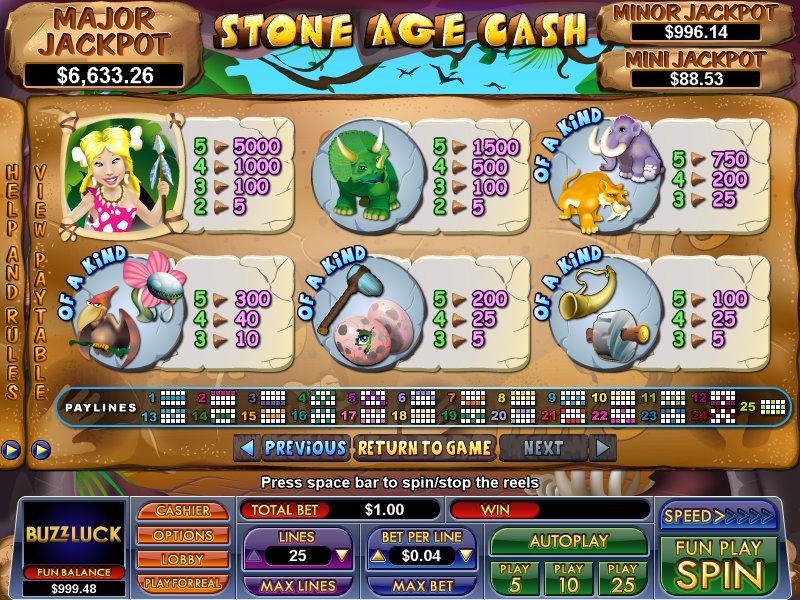Select Max Lines
800x600 pixels.
(x=296, y=584)
